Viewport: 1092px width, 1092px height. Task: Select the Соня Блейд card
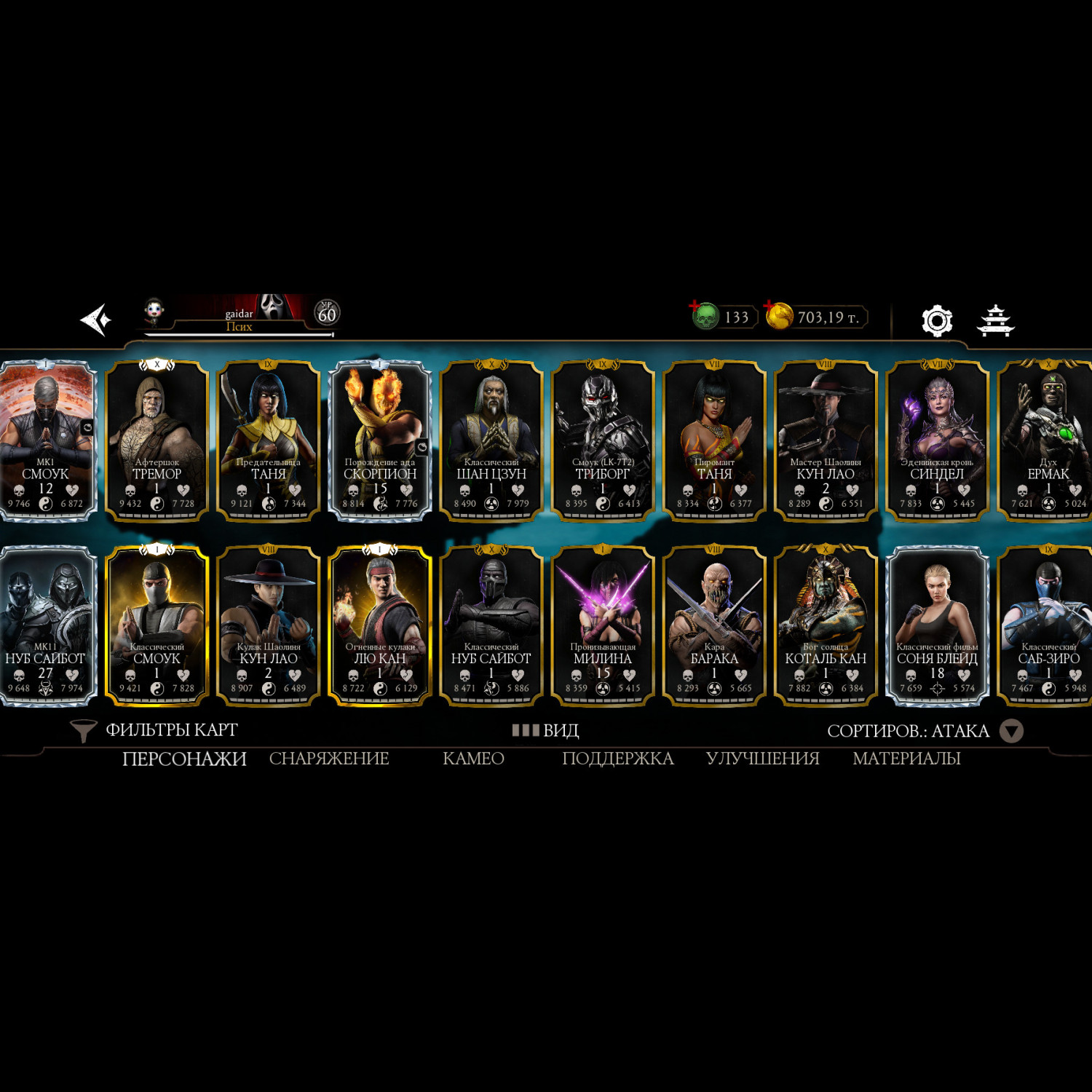(x=937, y=625)
